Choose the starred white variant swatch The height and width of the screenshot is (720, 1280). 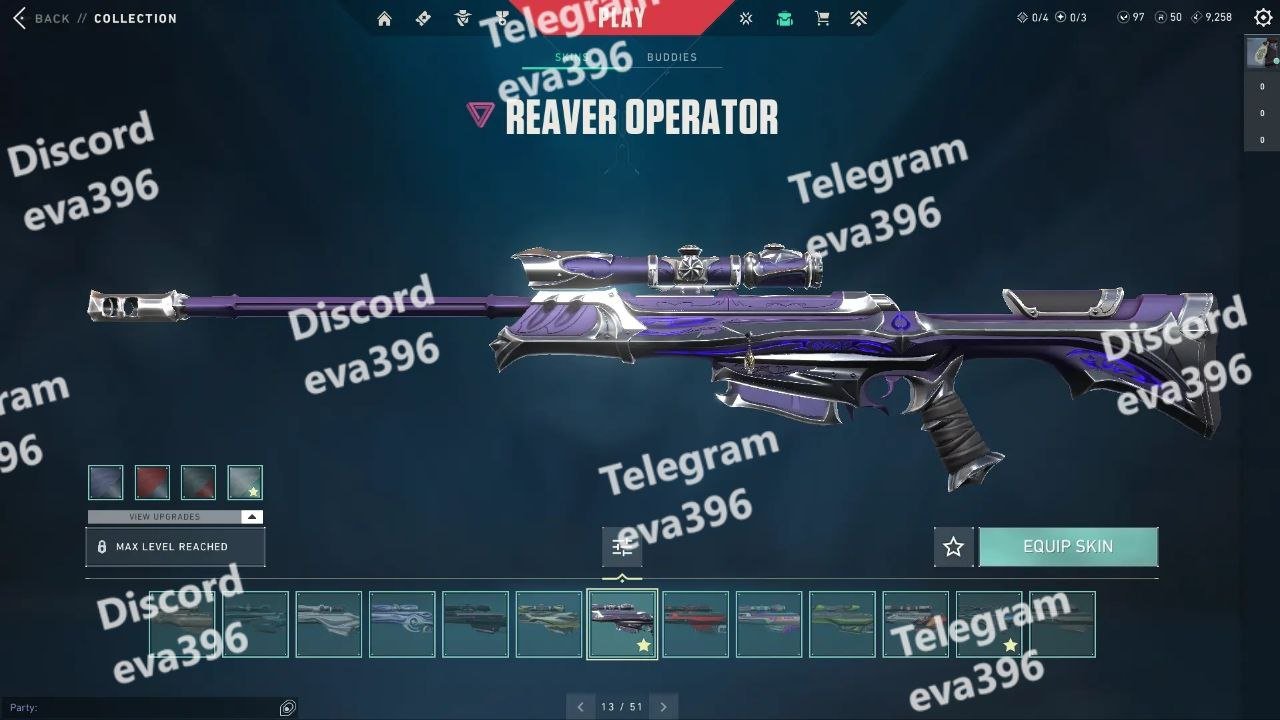(x=245, y=482)
